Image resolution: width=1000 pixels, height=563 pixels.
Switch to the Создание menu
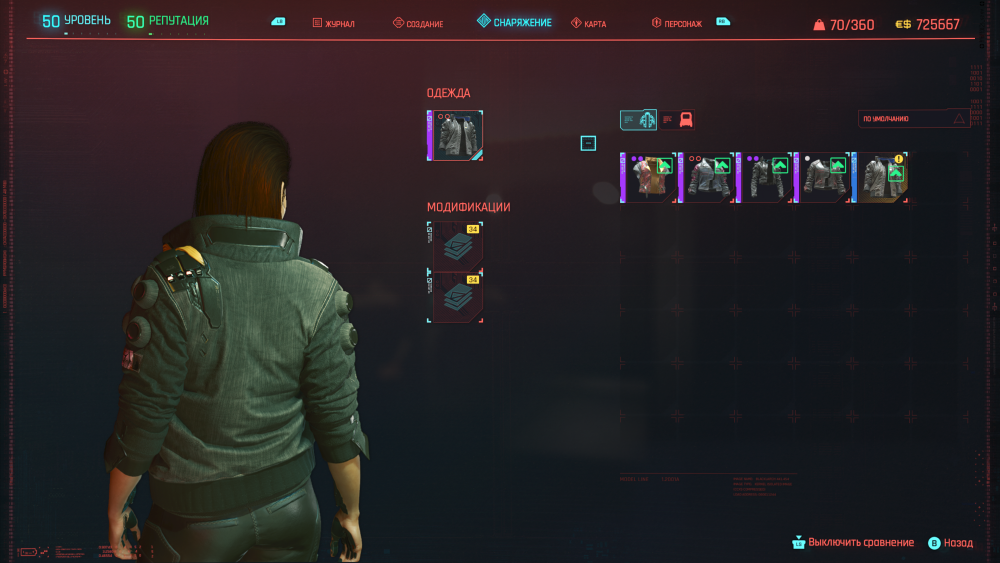tap(418, 23)
